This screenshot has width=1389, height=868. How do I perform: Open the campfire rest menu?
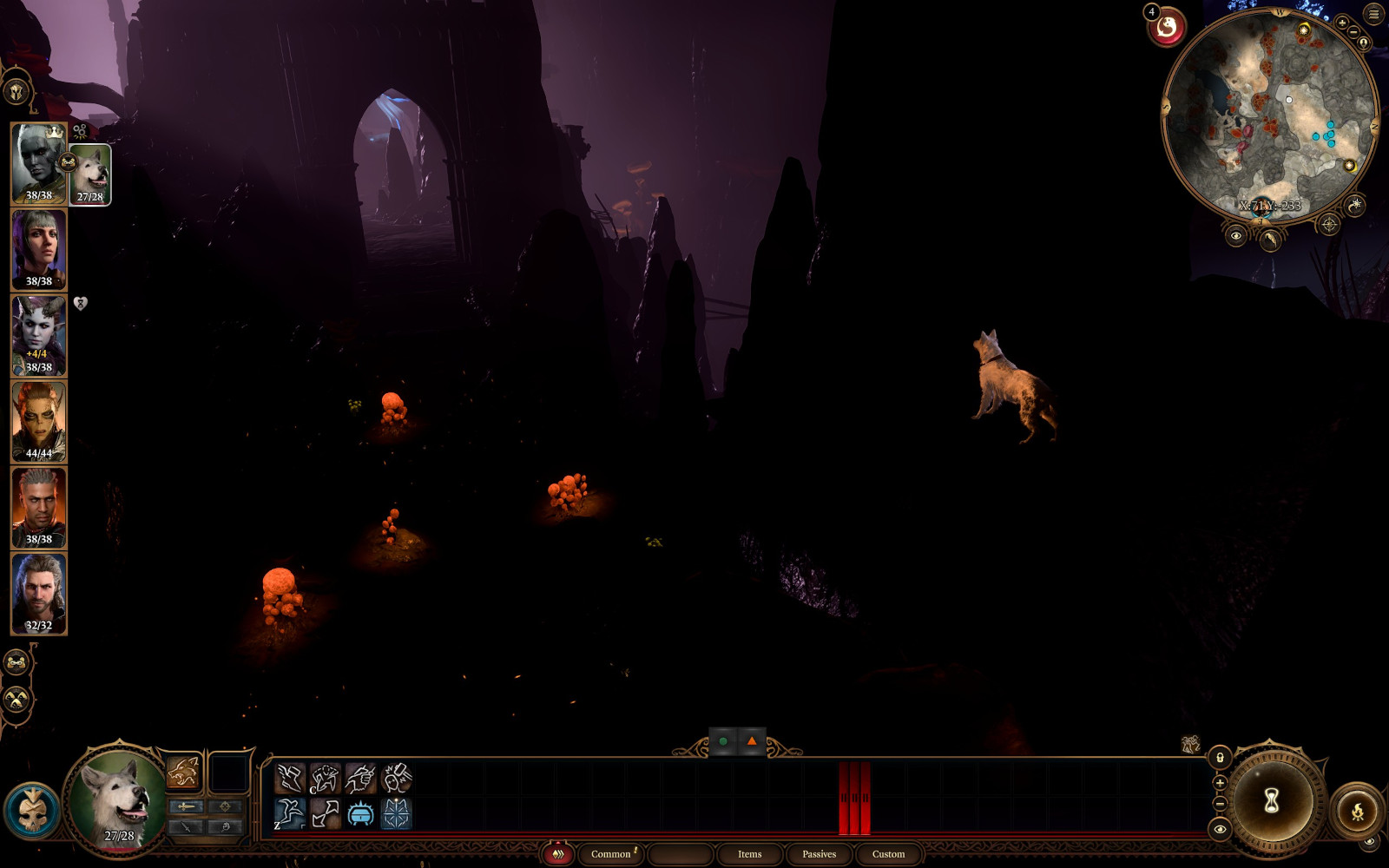coord(1357,812)
